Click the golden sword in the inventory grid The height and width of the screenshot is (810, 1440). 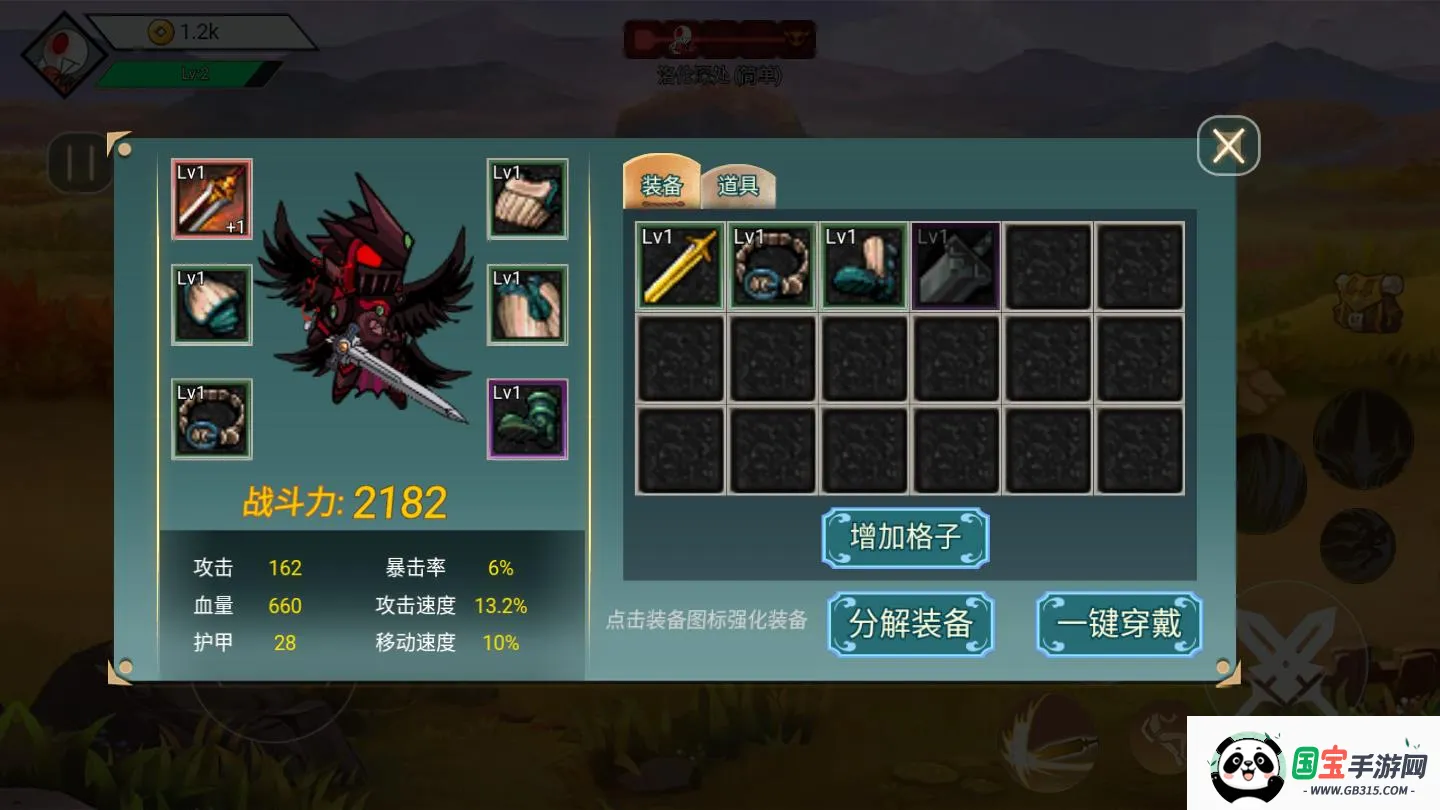point(680,267)
